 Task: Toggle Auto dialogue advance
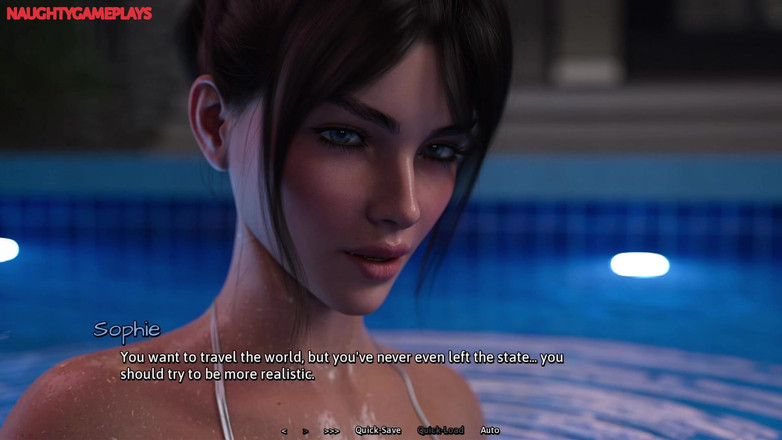tap(490, 431)
